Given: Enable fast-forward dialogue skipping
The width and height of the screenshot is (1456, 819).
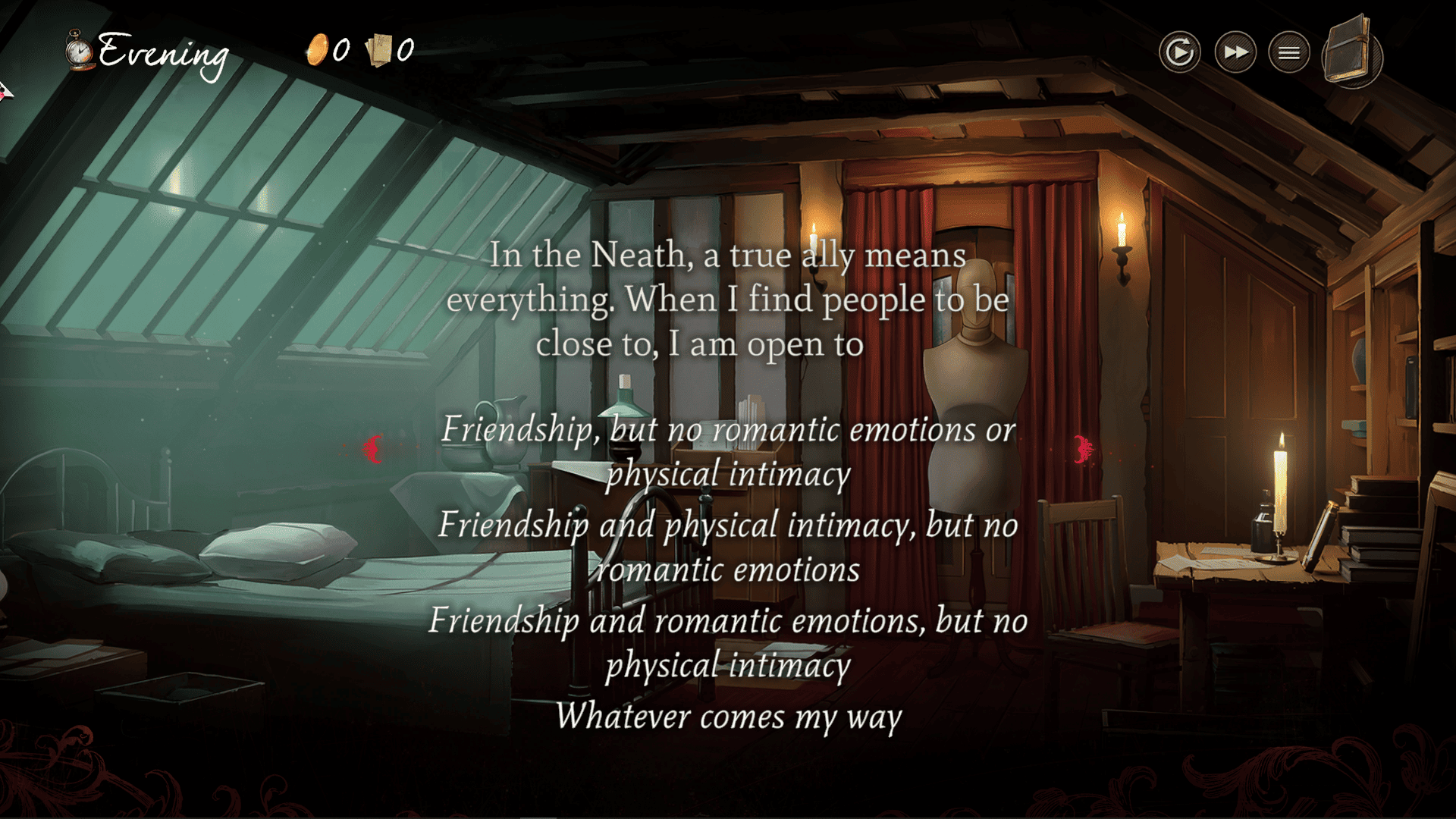Looking at the screenshot, I should click(1235, 52).
